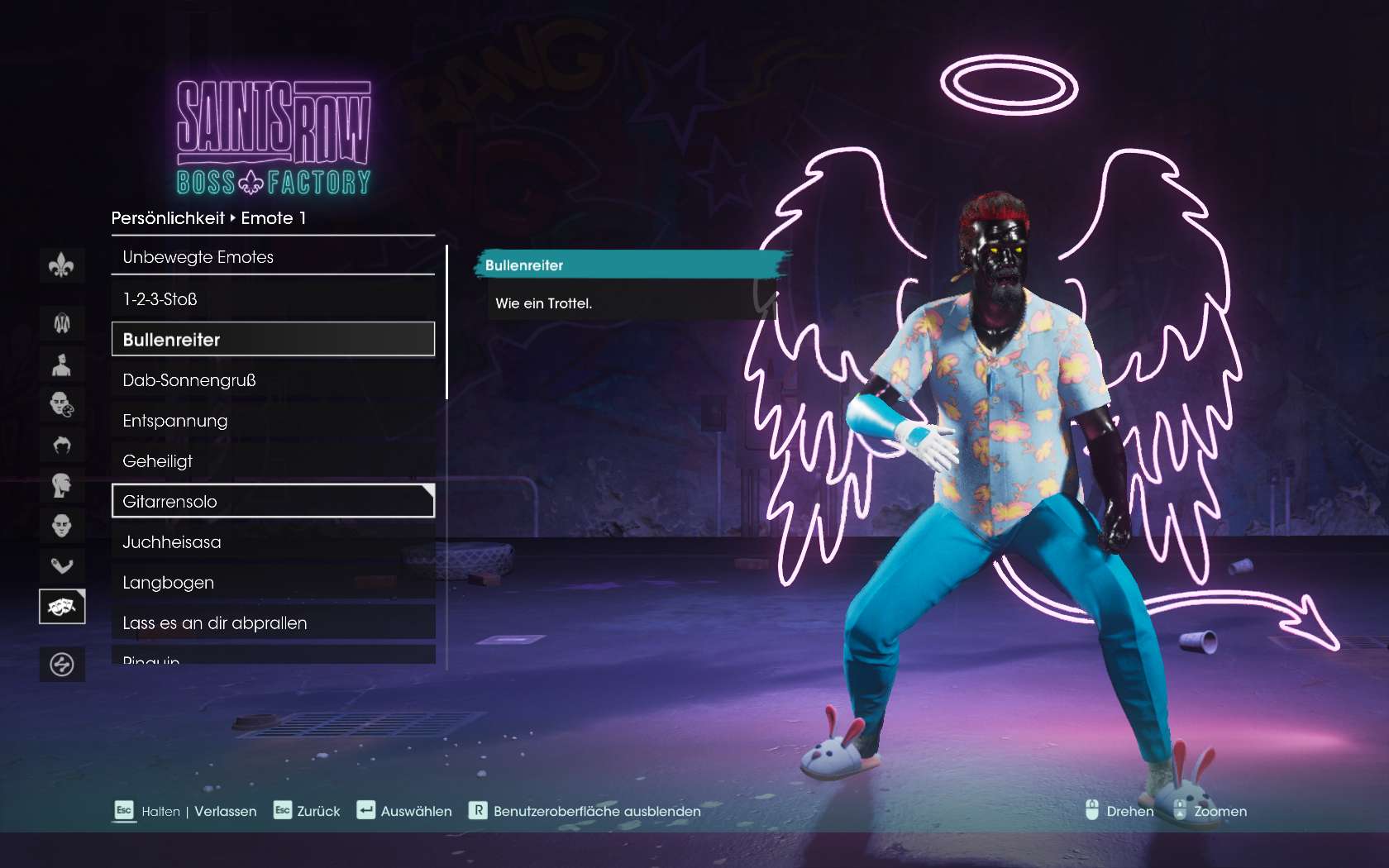The image size is (1389, 868).
Task: Select Entspannung from the emote list
Action: [x=273, y=421]
